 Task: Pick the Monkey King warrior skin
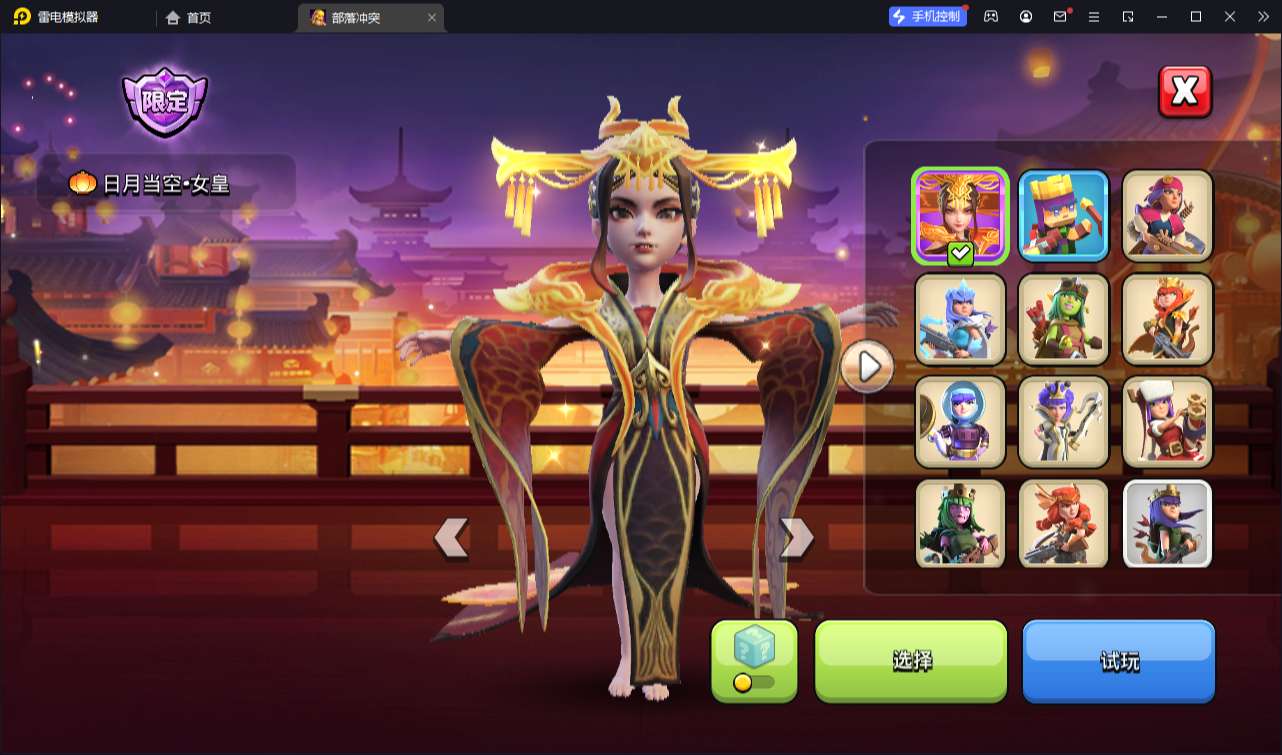(1167, 319)
